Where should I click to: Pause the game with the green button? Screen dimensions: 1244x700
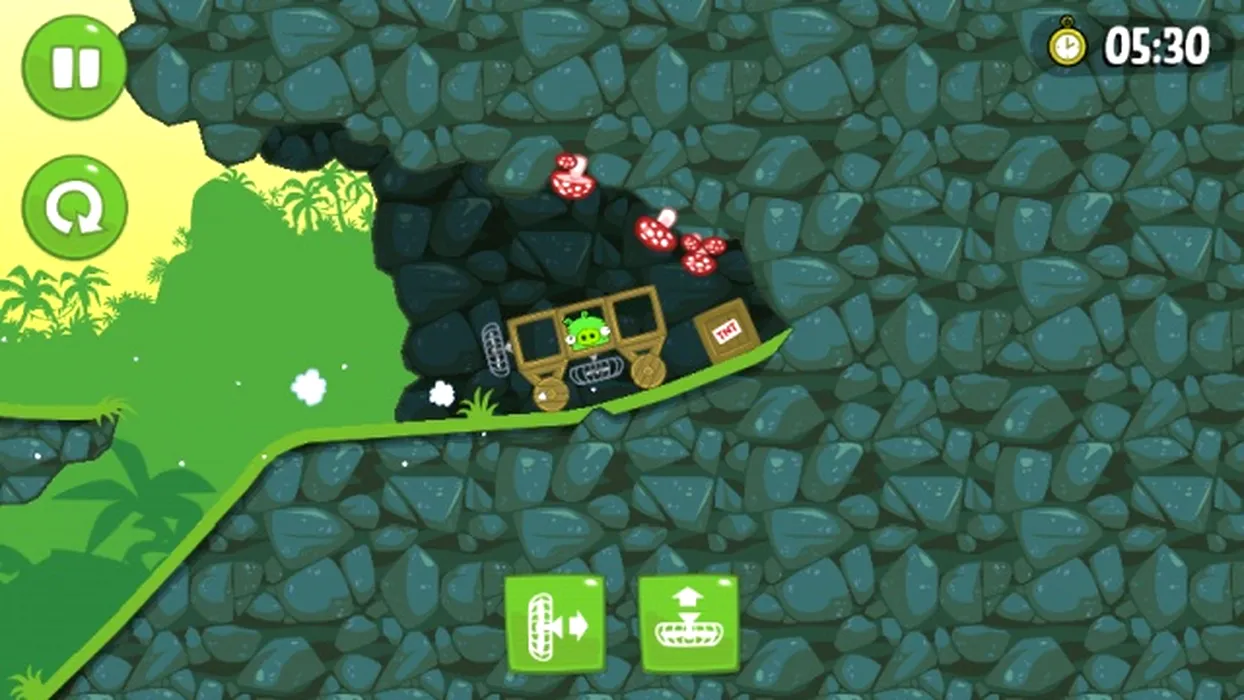75,67
